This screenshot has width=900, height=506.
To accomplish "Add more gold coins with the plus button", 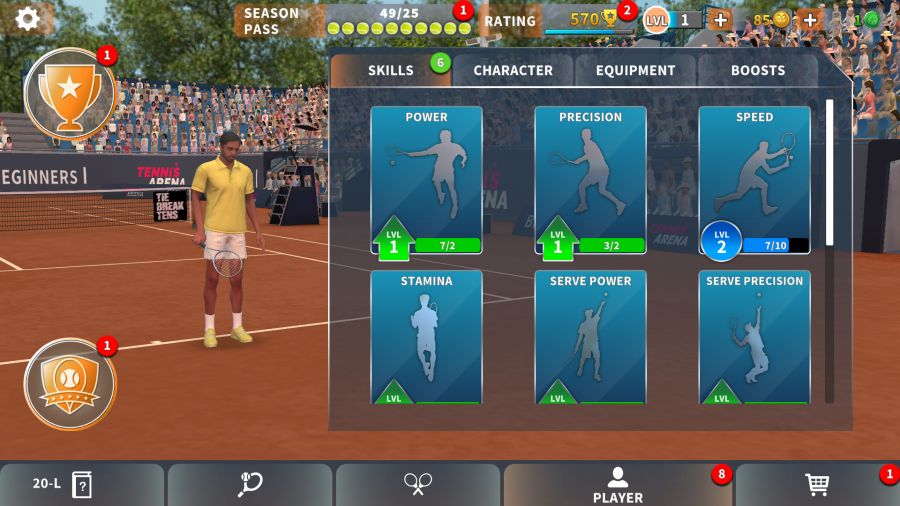I will point(809,19).
